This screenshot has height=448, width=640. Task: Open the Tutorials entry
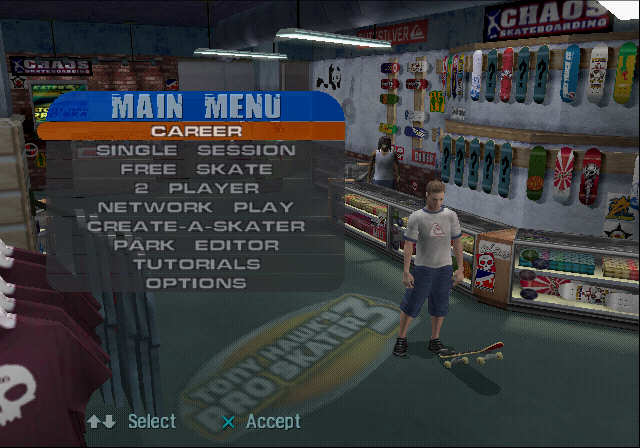[x=196, y=264]
